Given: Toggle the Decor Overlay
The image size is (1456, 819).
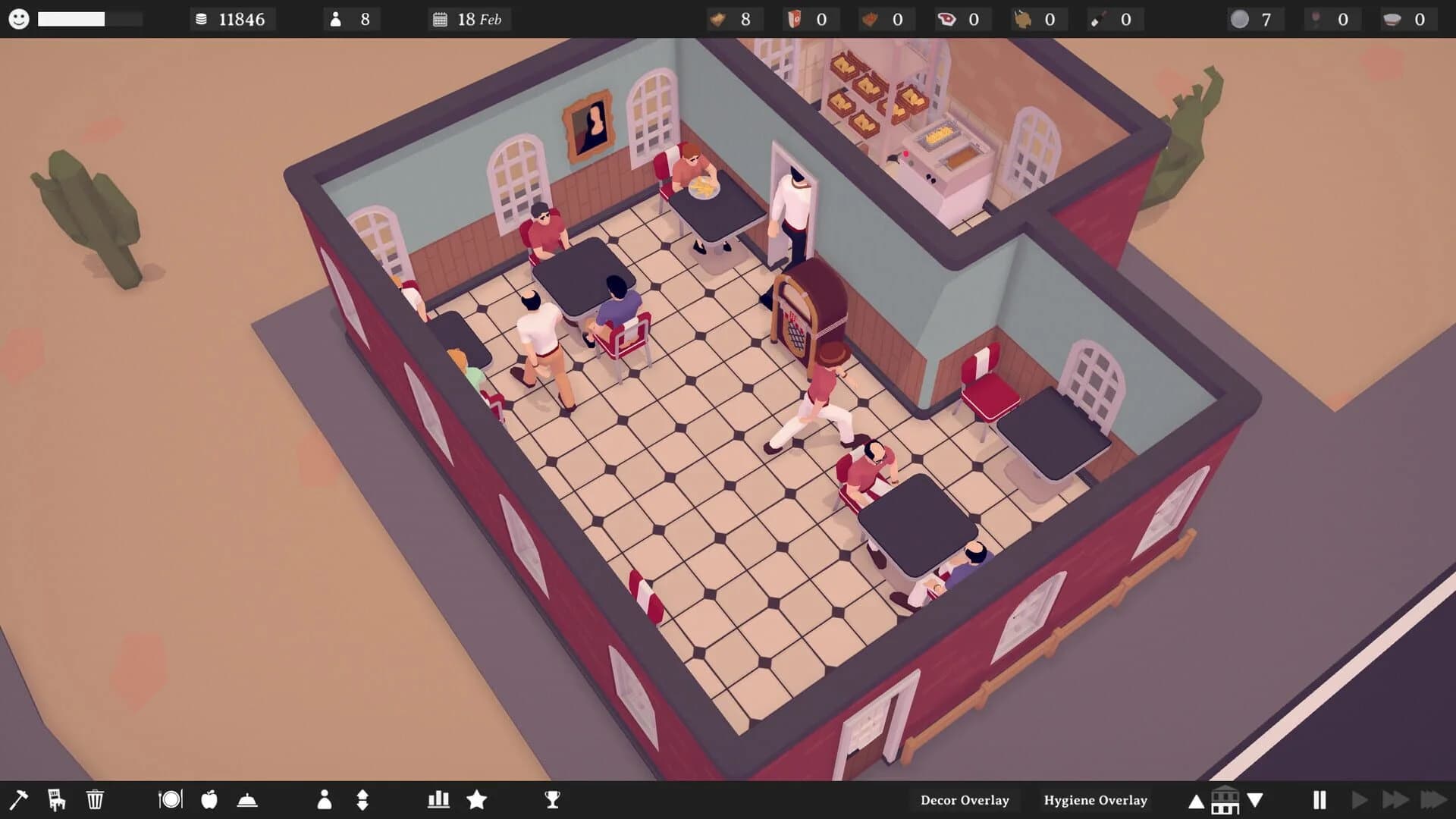Looking at the screenshot, I should click(965, 799).
